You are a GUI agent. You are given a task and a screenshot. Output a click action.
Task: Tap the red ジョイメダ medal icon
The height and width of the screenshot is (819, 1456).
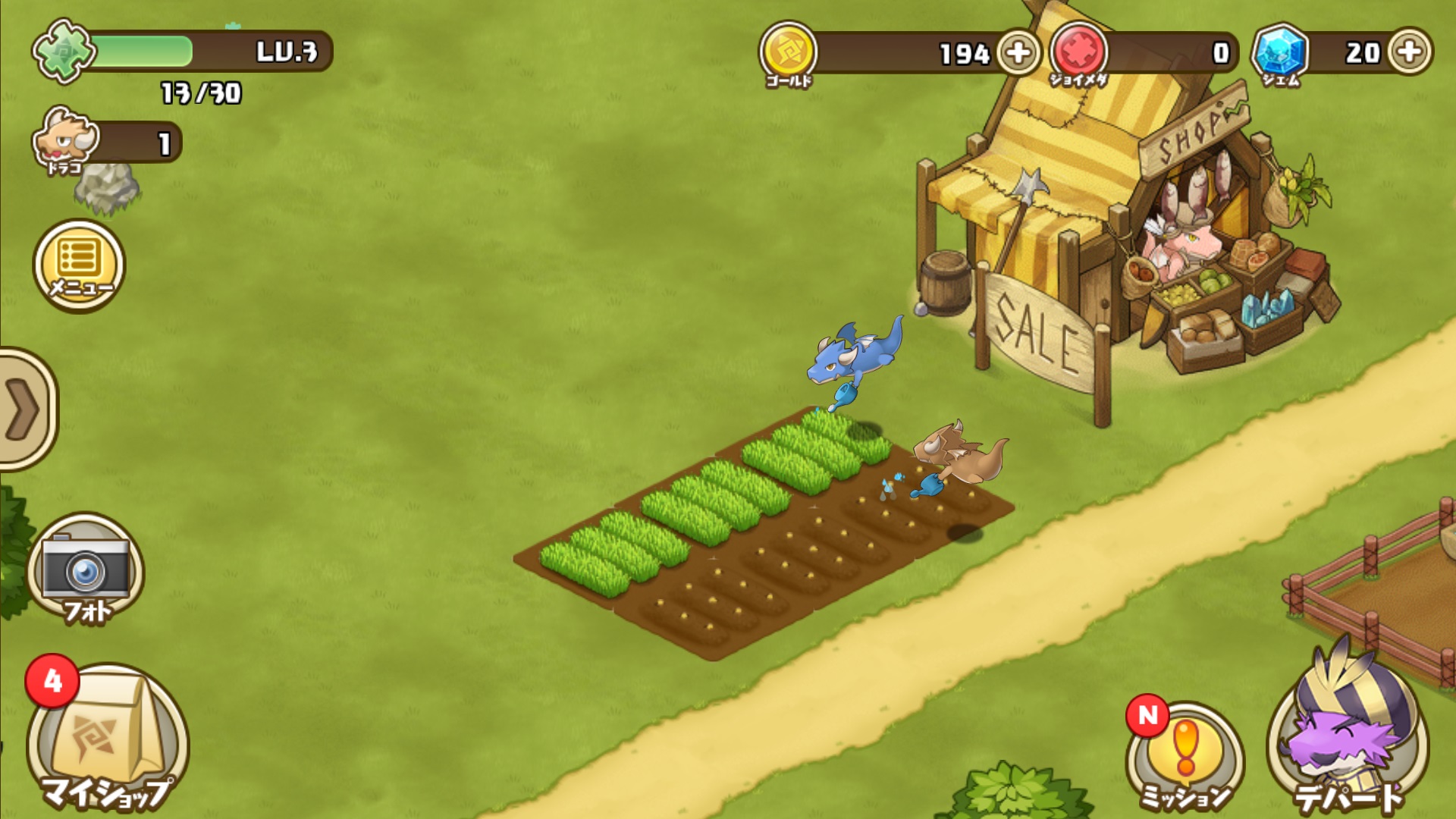[x=1078, y=51]
